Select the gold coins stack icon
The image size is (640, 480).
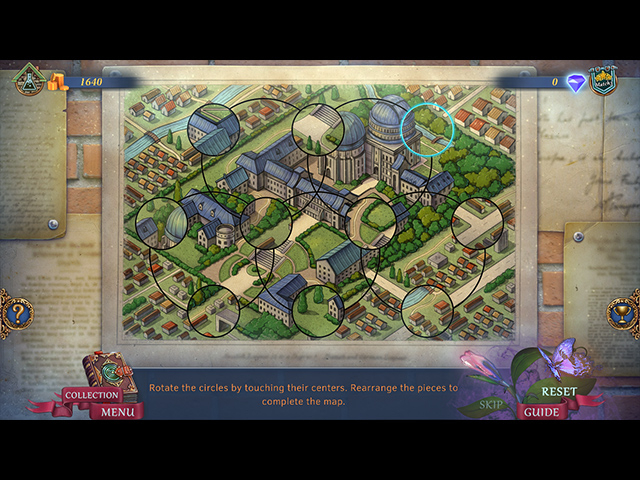pyautogui.click(x=58, y=81)
